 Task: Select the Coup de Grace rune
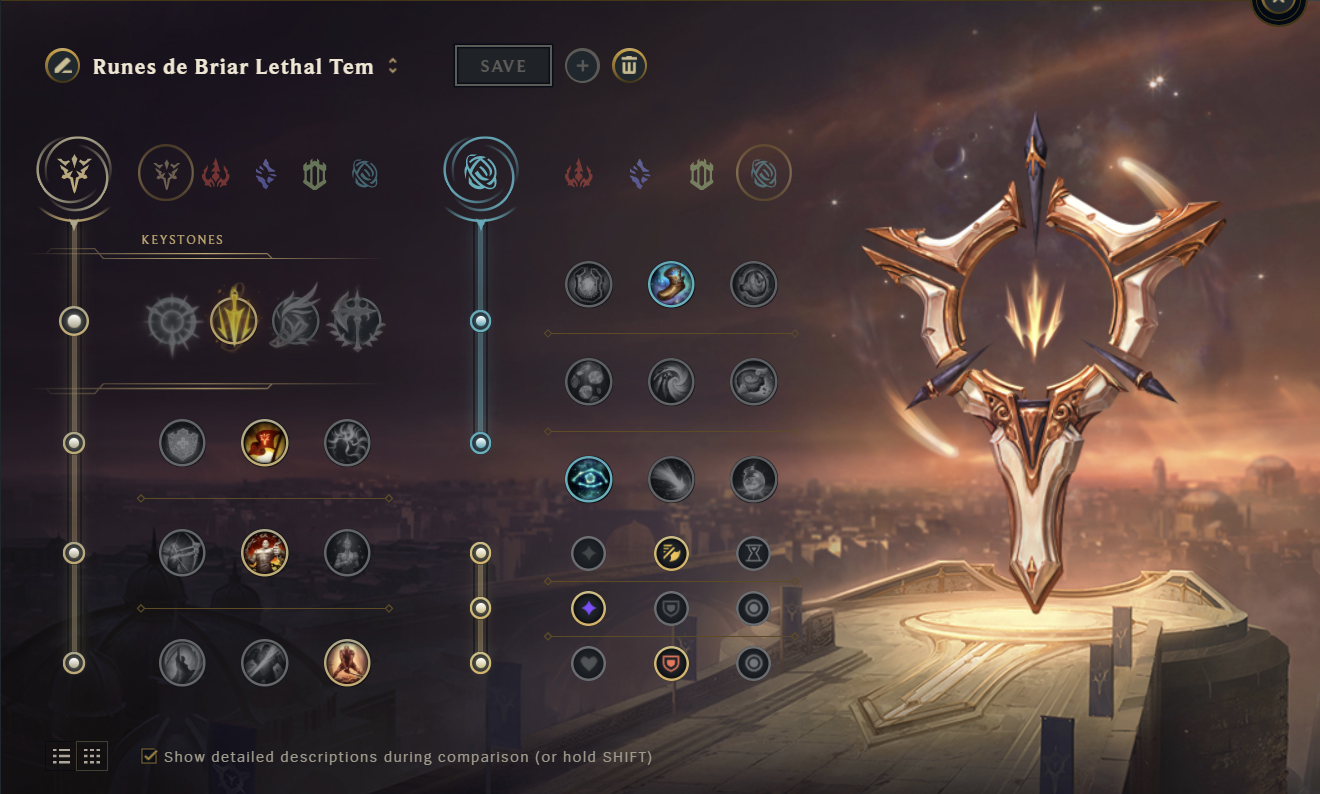point(181,663)
